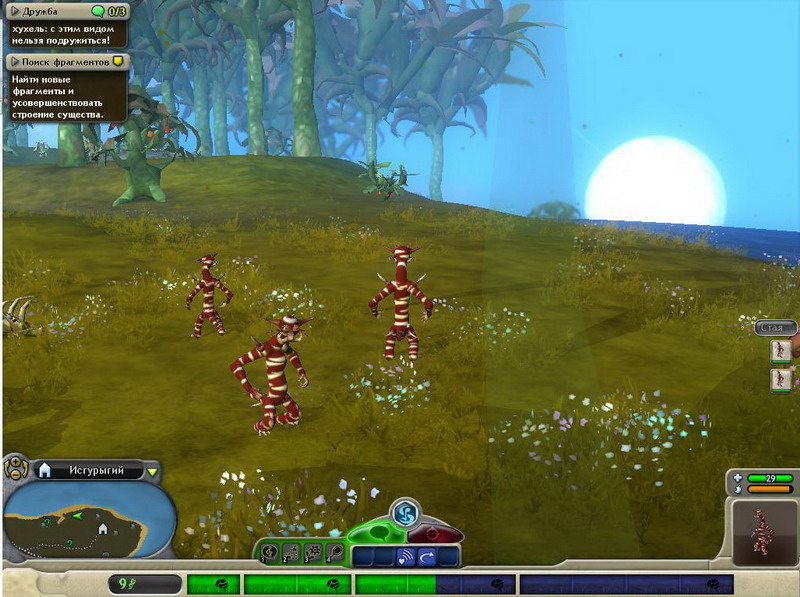Use the mating call heart ability
Image resolution: width=800 pixels, height=597 pixels.
pos(405,556)
